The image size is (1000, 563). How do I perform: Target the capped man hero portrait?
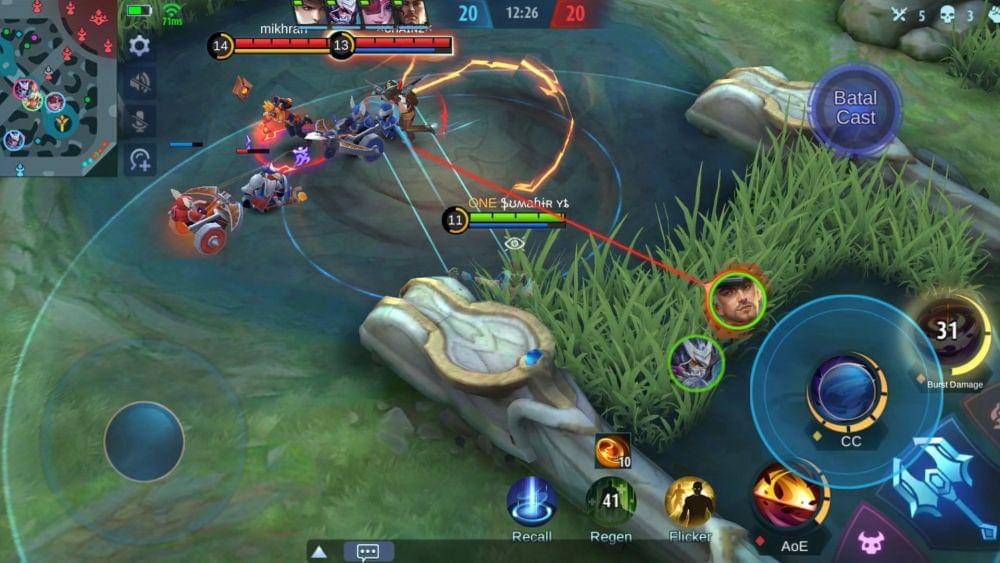click(737, 302)
